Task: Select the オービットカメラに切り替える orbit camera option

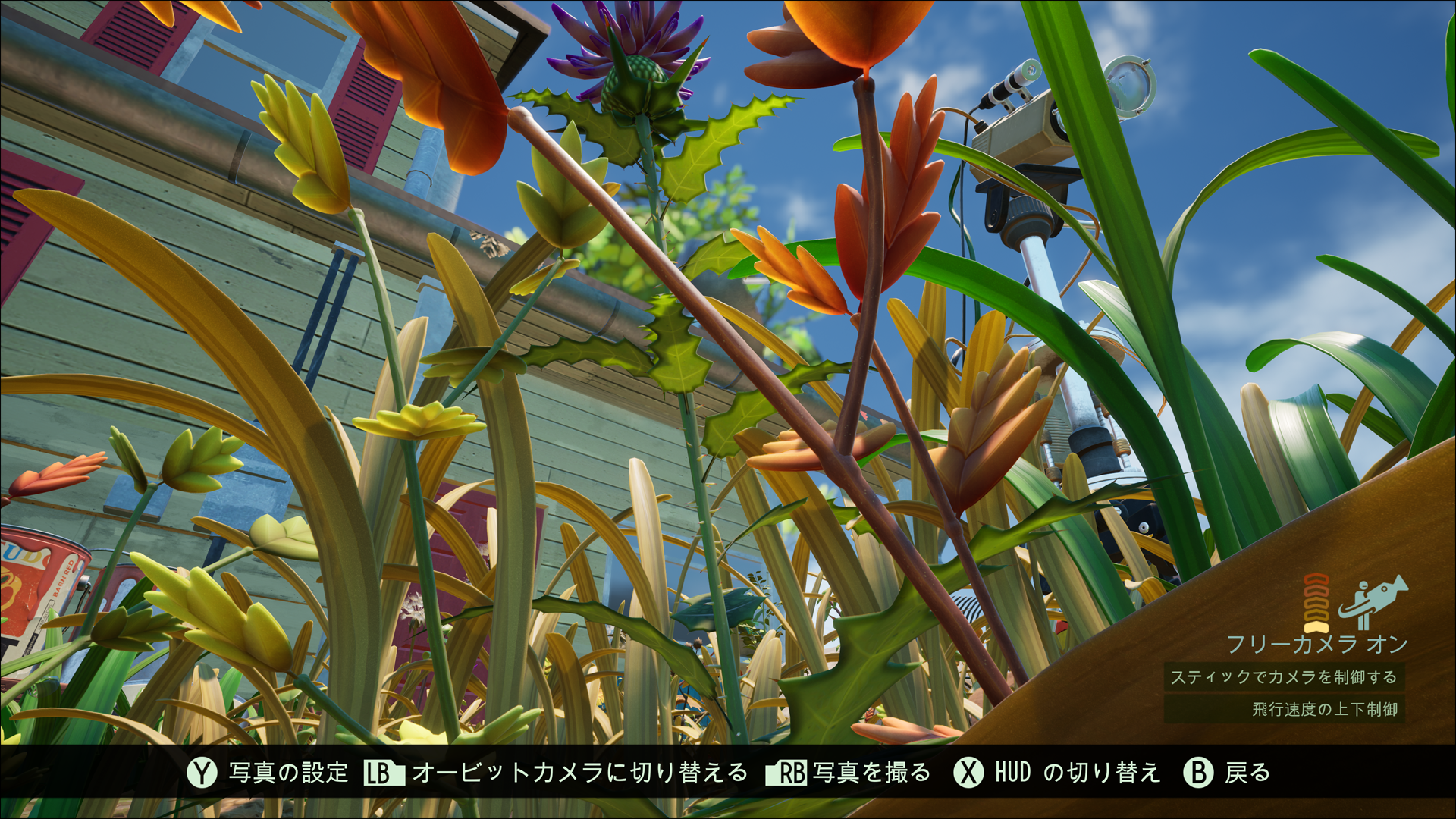Action: 556,773
